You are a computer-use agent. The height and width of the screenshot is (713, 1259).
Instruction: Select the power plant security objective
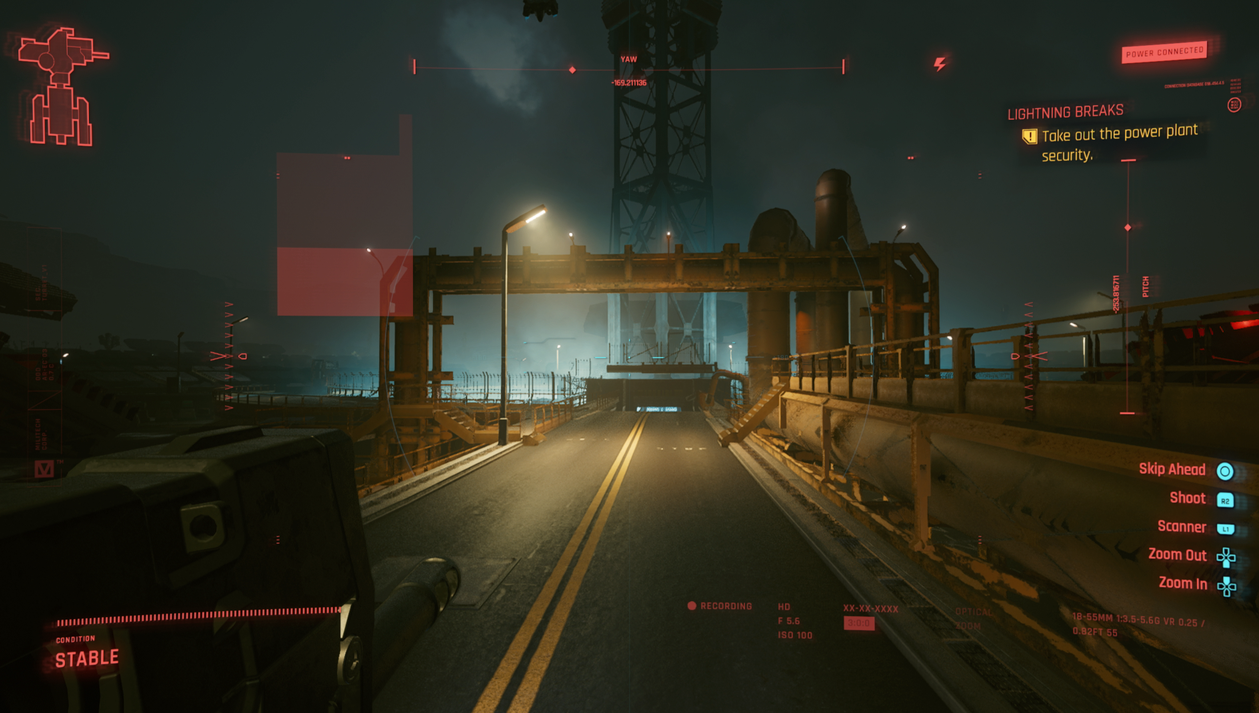1118,143
